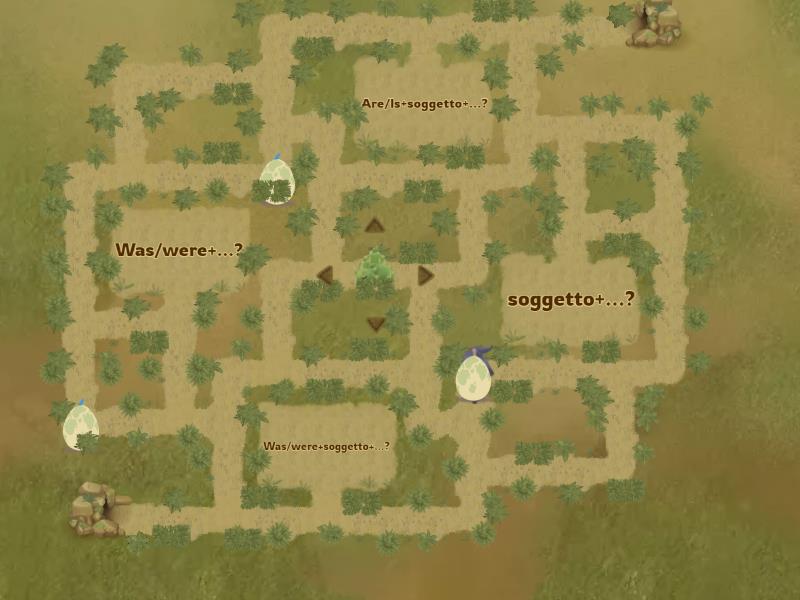The height and width of the screenshot is (600, 800).
Task: Click the up arrow above the character
Action: click(x=375, y=225)
